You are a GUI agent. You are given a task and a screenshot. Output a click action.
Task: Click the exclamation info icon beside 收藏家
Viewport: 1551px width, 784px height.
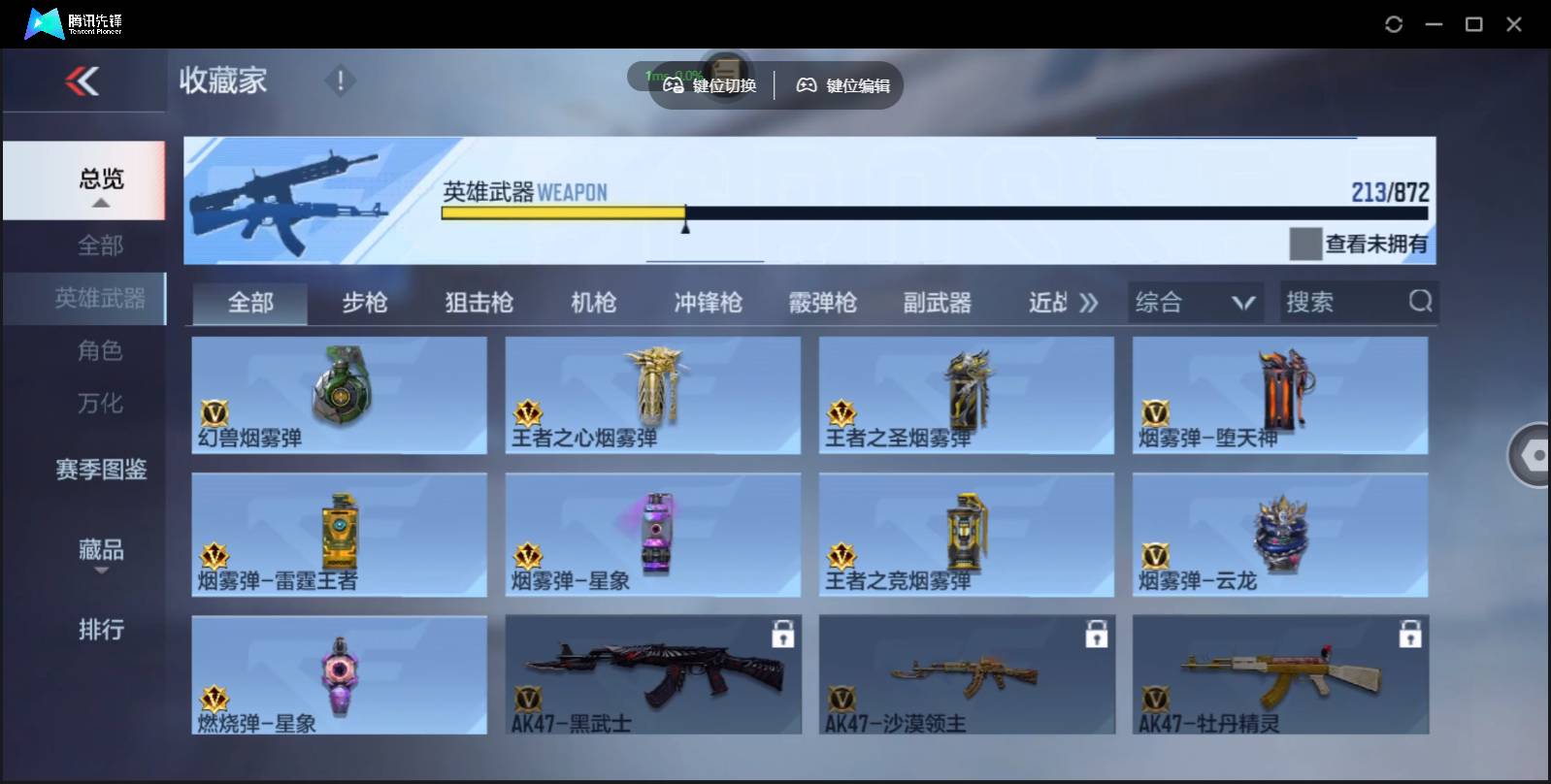tap(340, 82)
